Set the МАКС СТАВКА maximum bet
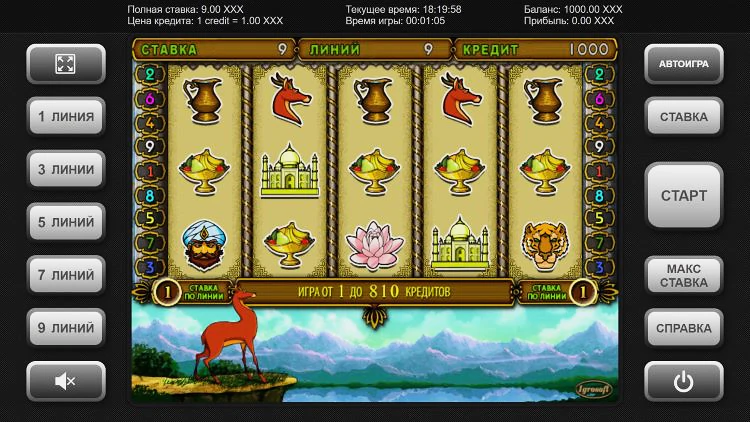 pyautogui.click(x=683, y=275)
